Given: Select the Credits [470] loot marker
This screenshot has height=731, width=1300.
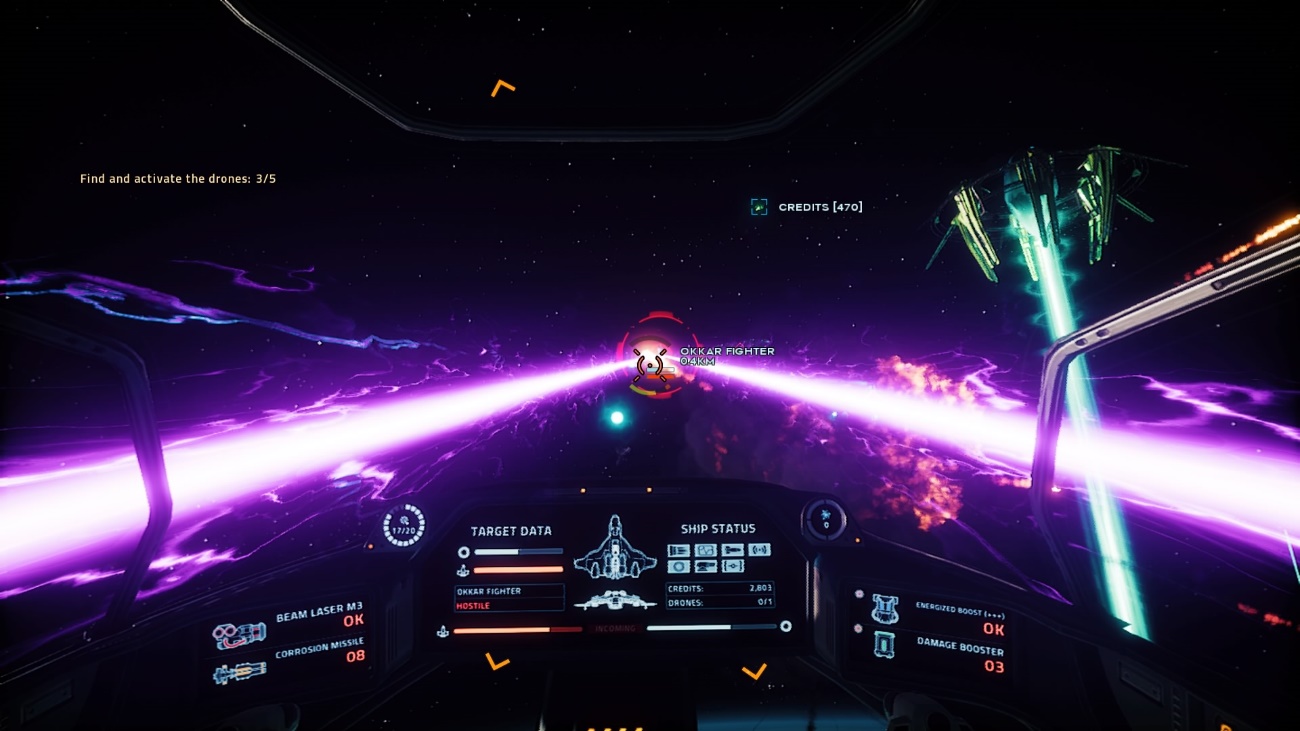Looking at the screenshot, I should pos(759,207).
